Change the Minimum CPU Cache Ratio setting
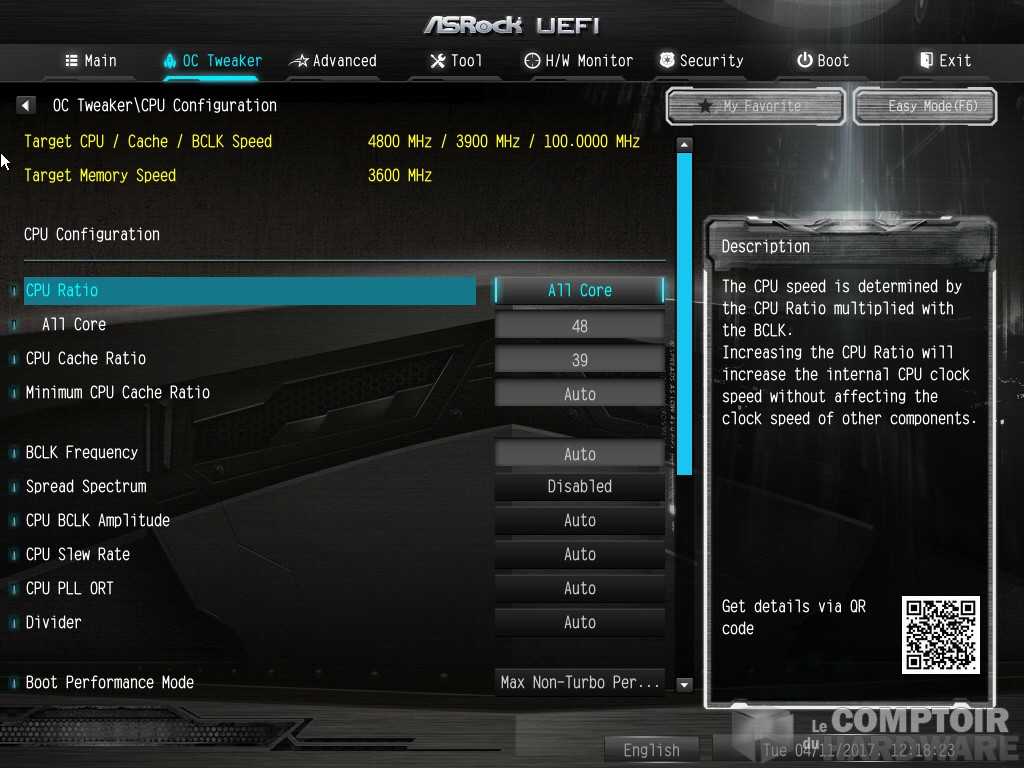1024x768 pixels. click(579, 394)
